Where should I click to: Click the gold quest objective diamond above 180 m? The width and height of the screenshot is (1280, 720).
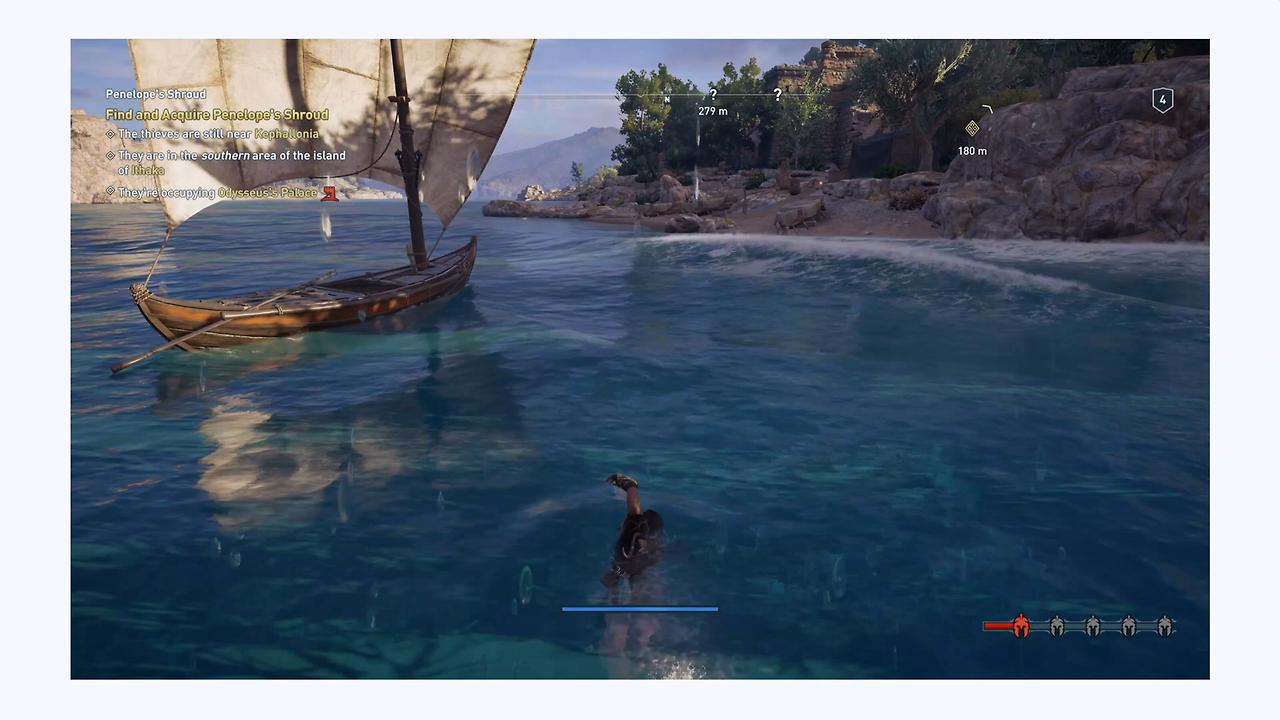tap(972, 128)
